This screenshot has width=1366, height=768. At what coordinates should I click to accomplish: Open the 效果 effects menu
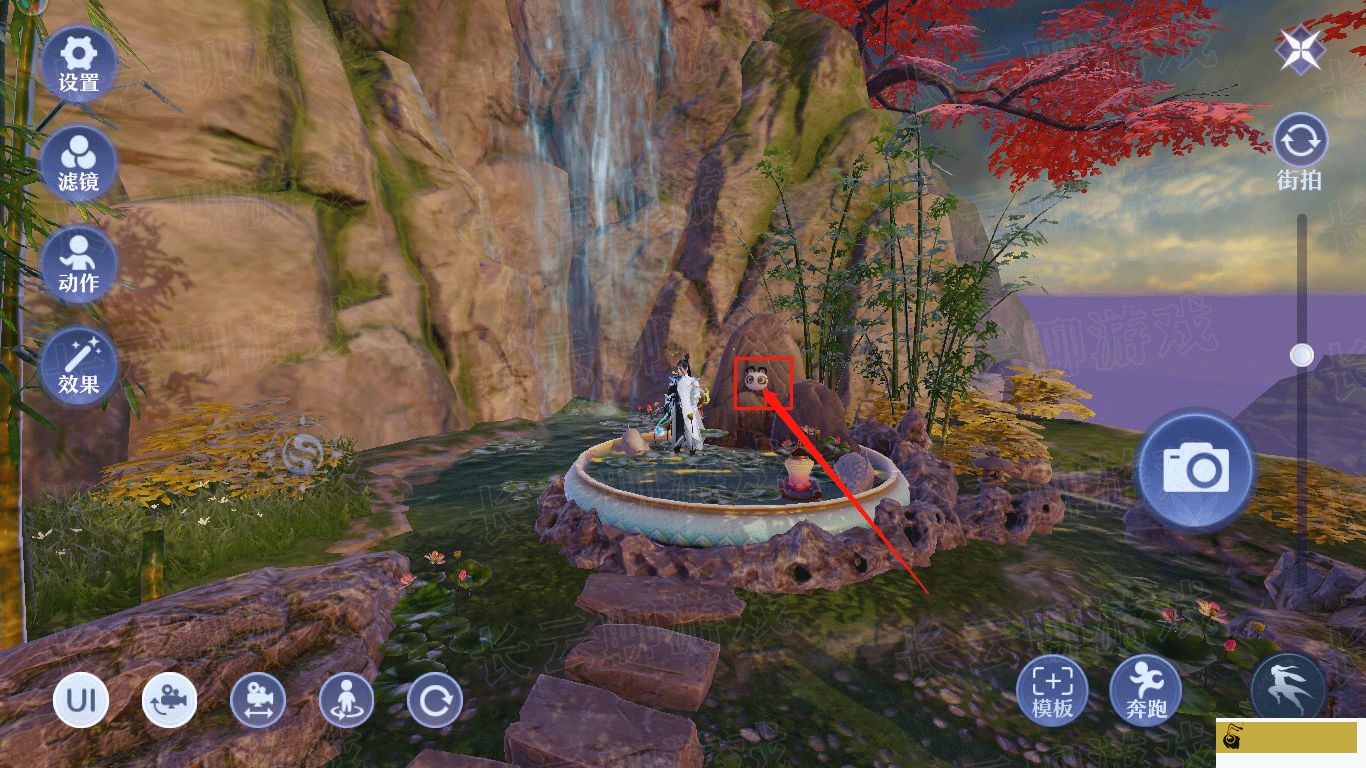[x=78, y=365]
